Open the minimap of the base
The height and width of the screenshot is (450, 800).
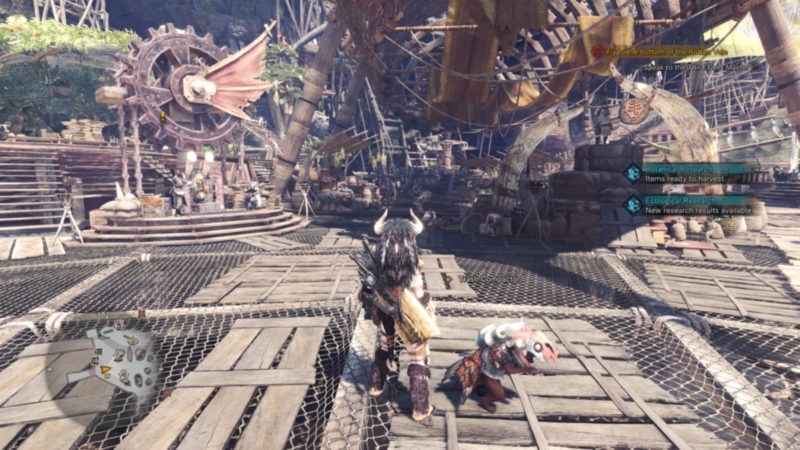(x=120, y=360)
